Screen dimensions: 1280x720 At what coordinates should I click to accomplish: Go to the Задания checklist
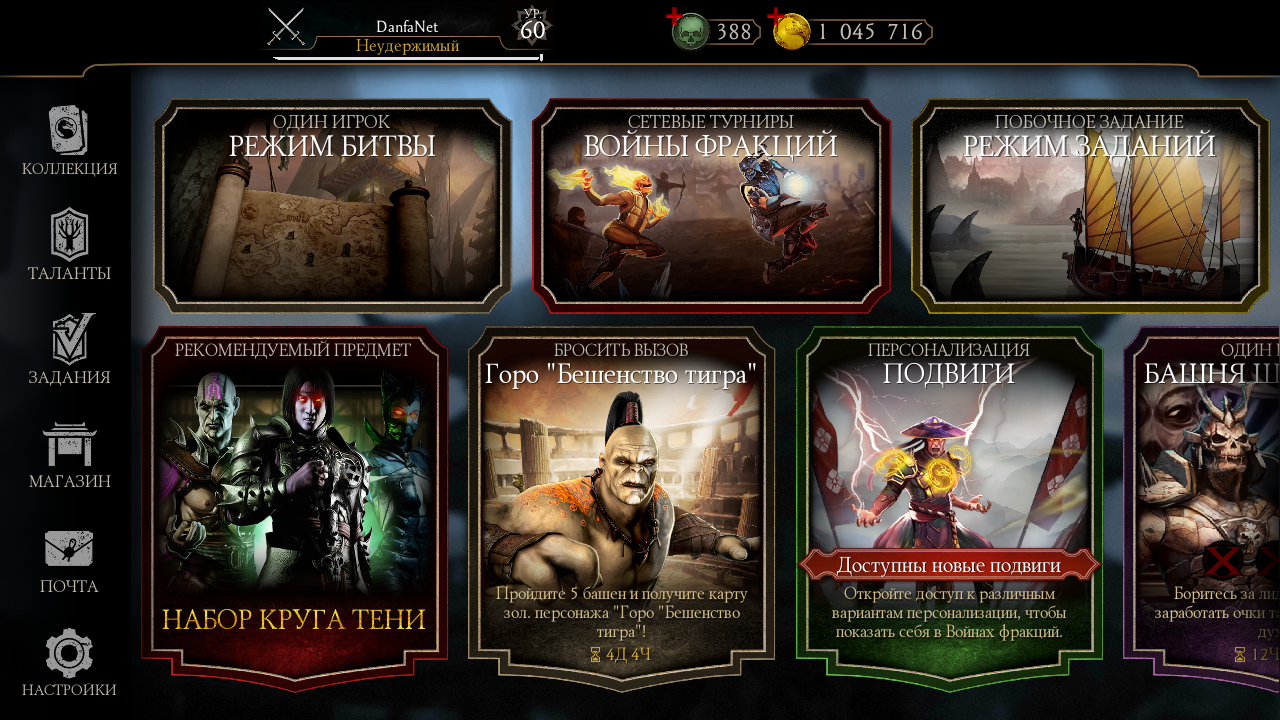click(69, 349)
